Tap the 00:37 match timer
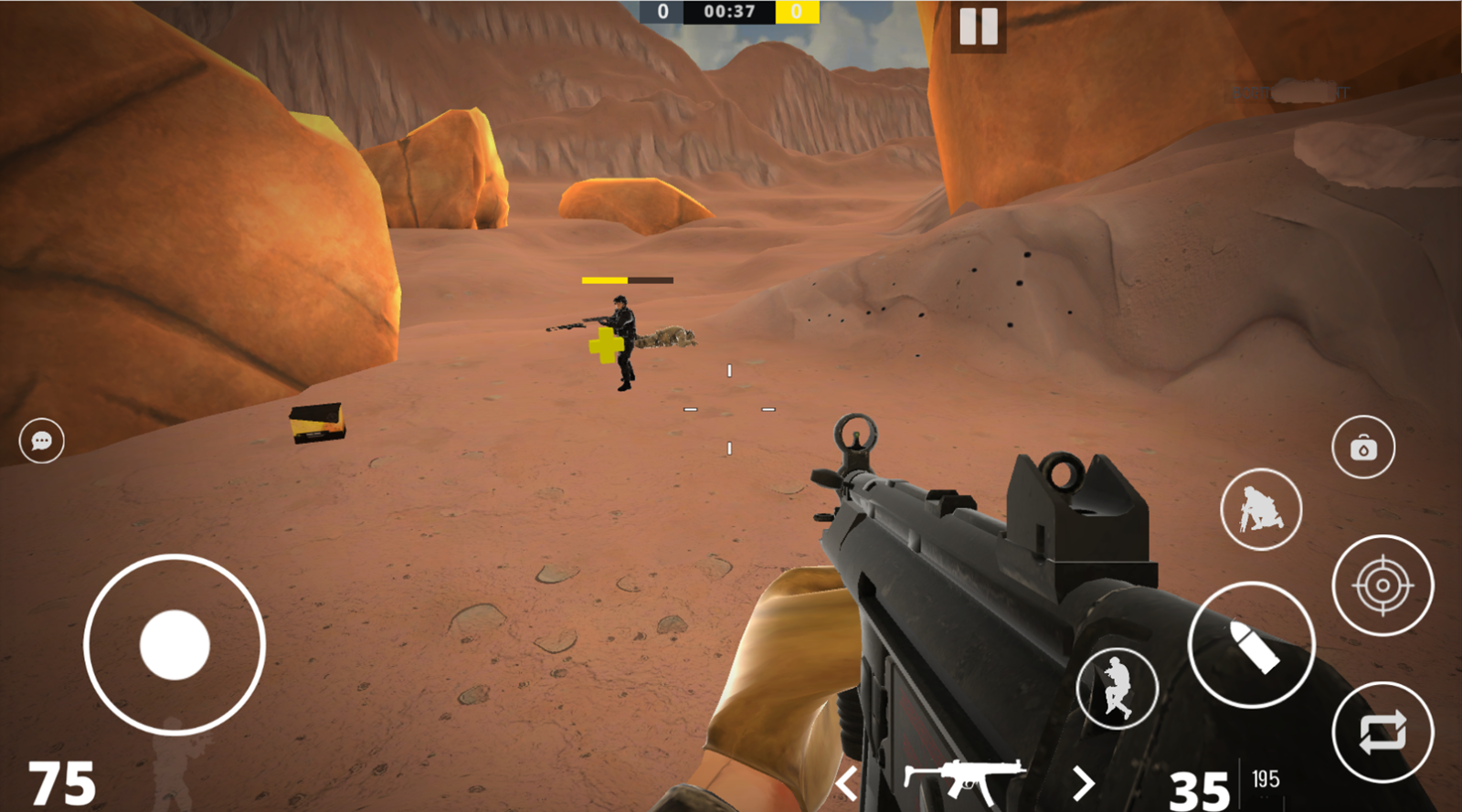 tap(729, 13)
